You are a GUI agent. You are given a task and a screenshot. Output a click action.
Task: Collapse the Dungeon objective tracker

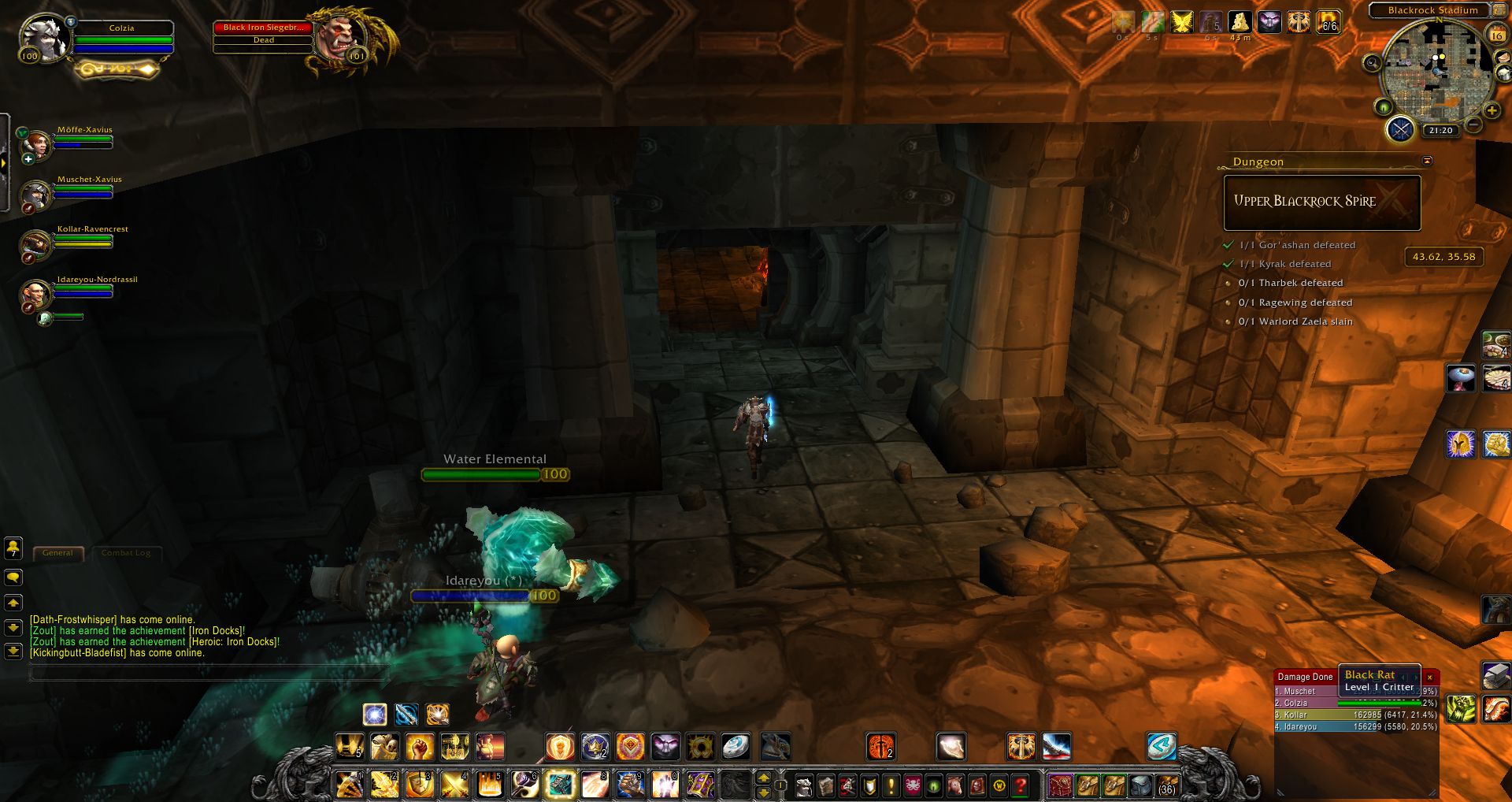1427,161
